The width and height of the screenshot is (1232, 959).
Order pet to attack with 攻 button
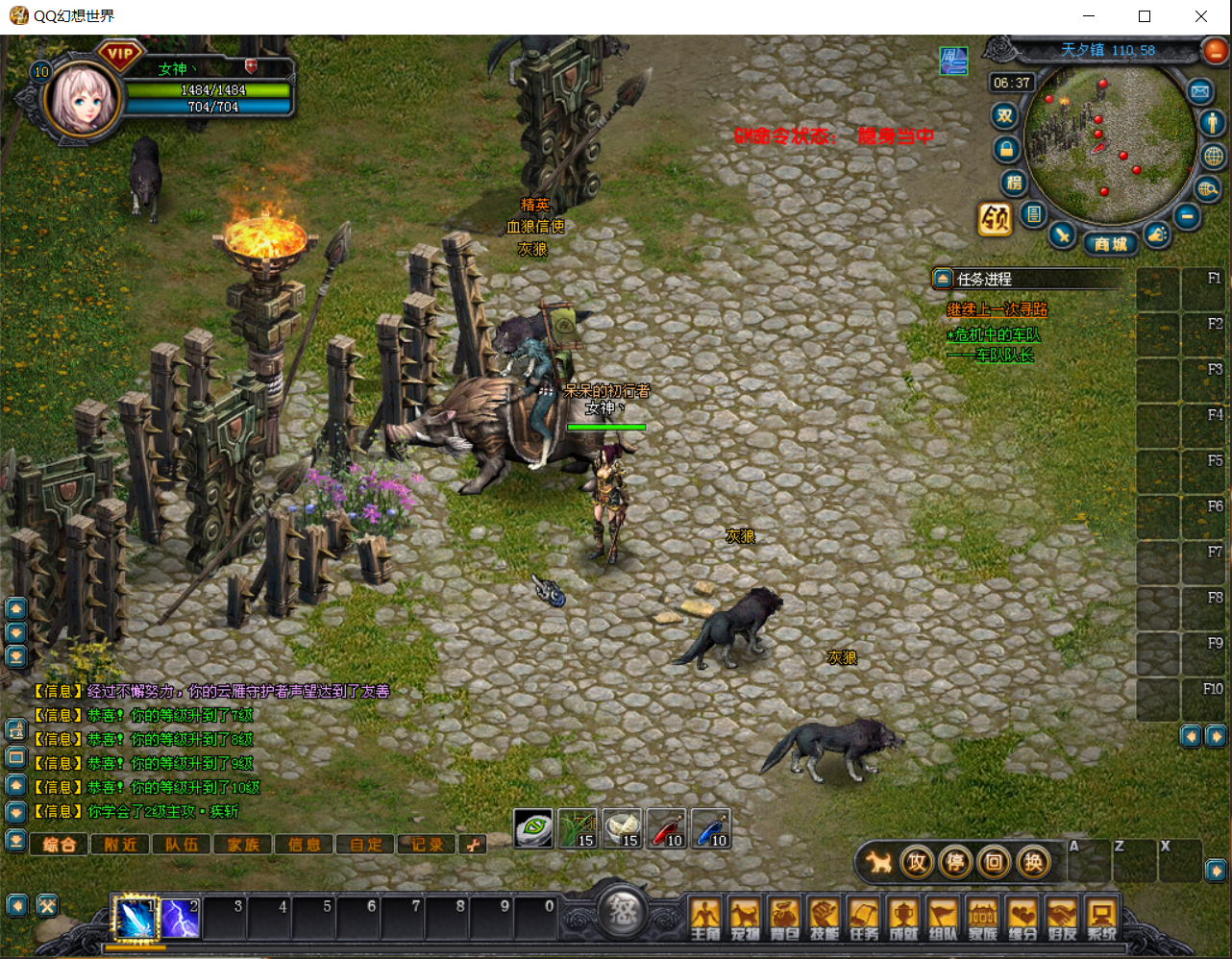coord(917,862)
